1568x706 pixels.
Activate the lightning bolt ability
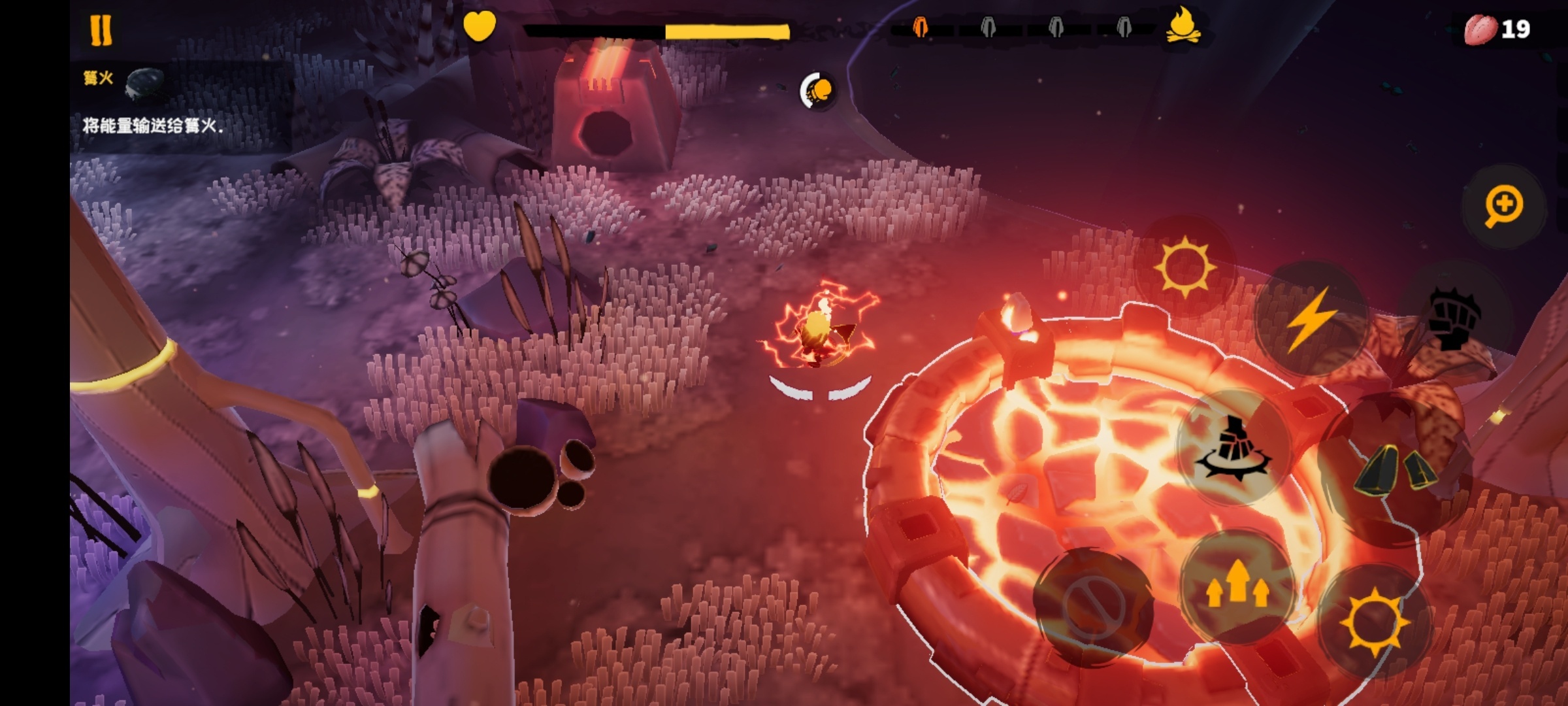click(1310, 320)
